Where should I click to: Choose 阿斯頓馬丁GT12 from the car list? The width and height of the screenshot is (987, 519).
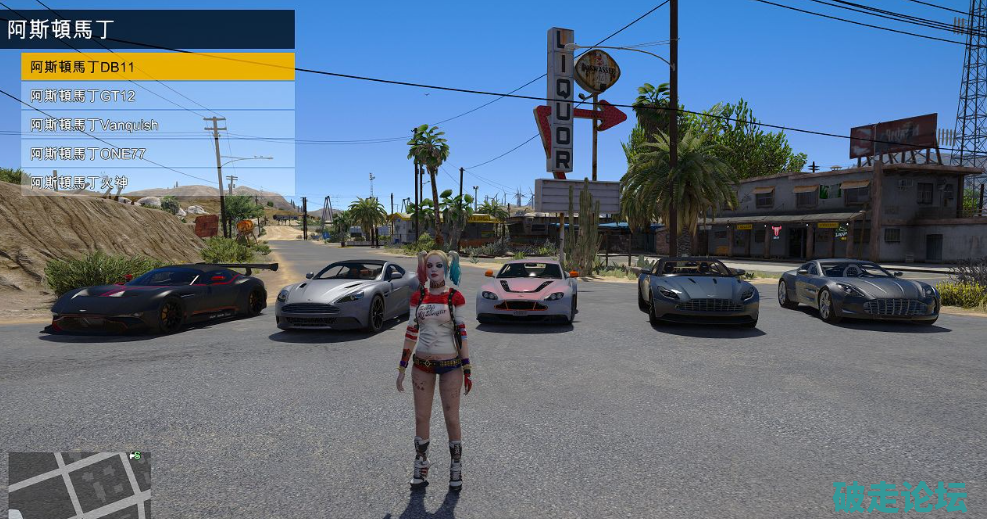[157, 96]
